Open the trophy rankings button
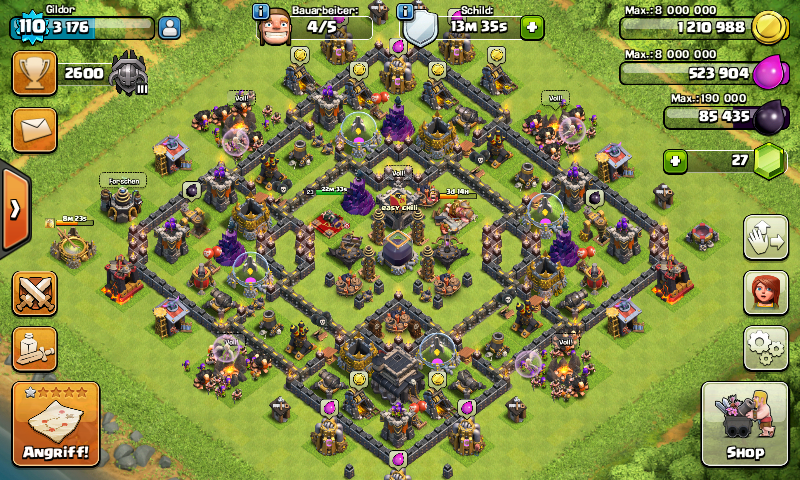Image resolution: width=800 pixels, height=480 pixels. (34, 73)
